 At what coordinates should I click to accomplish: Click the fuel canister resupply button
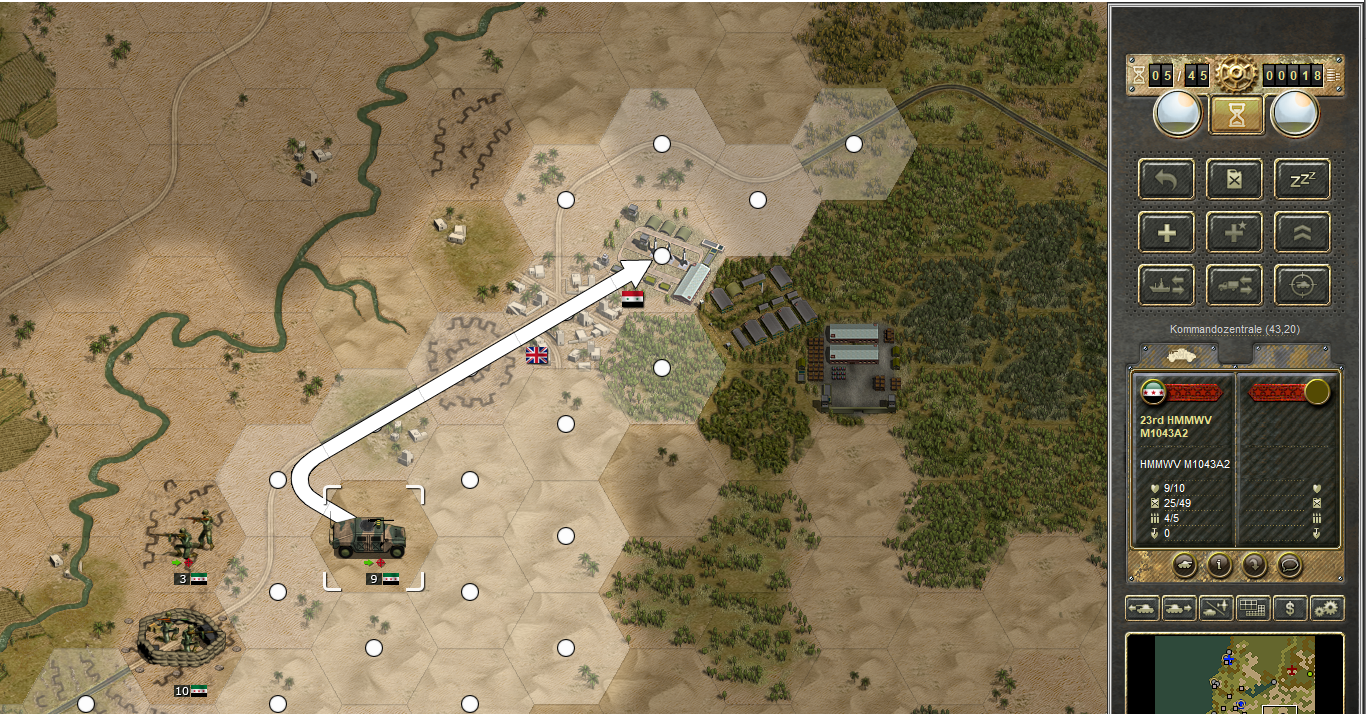[x=1235, y=180]
